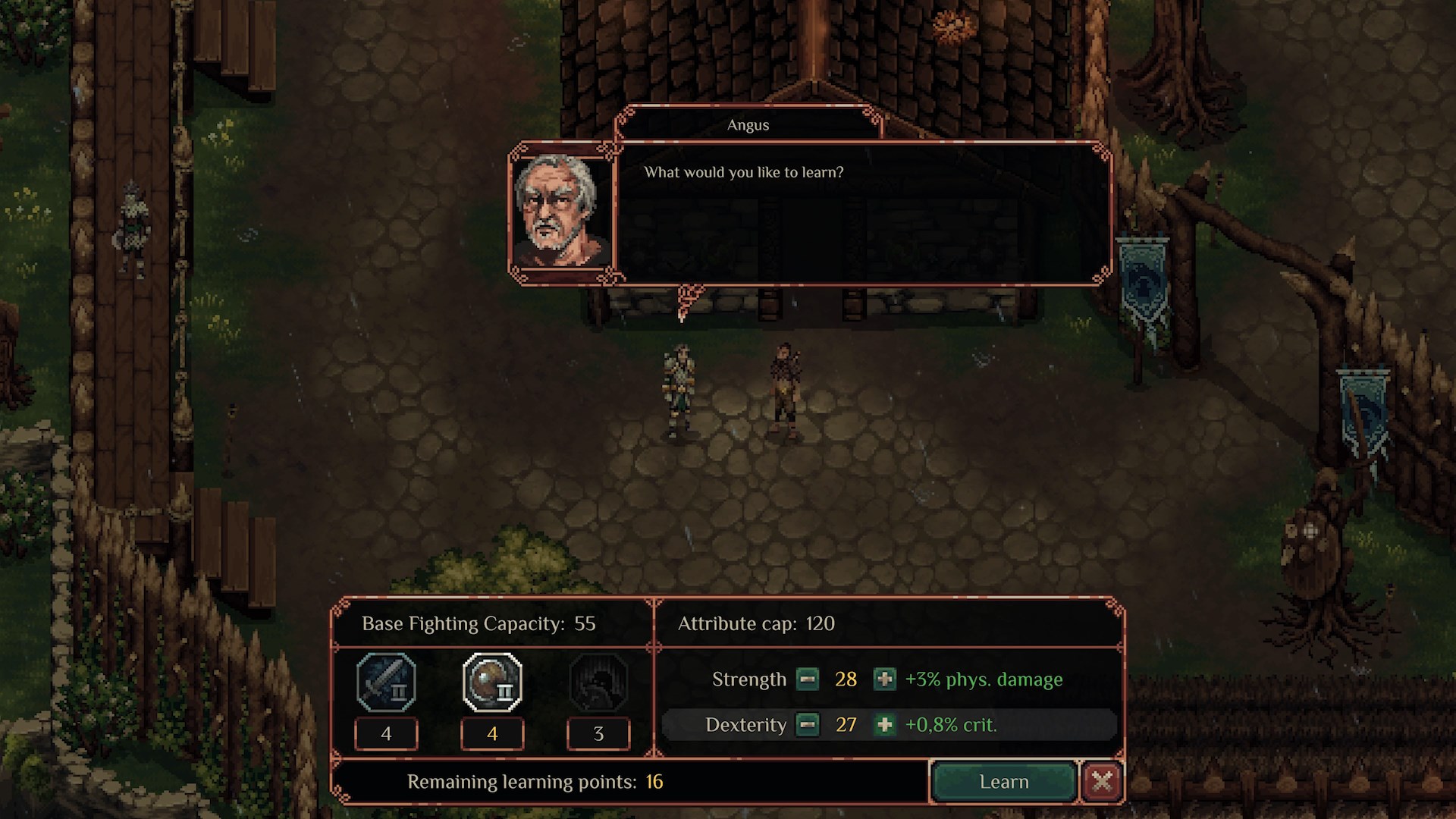This screenshot has height=819, width=1456.
Task: Increase Dexterity with the plus button
Action: click(884, 725)
